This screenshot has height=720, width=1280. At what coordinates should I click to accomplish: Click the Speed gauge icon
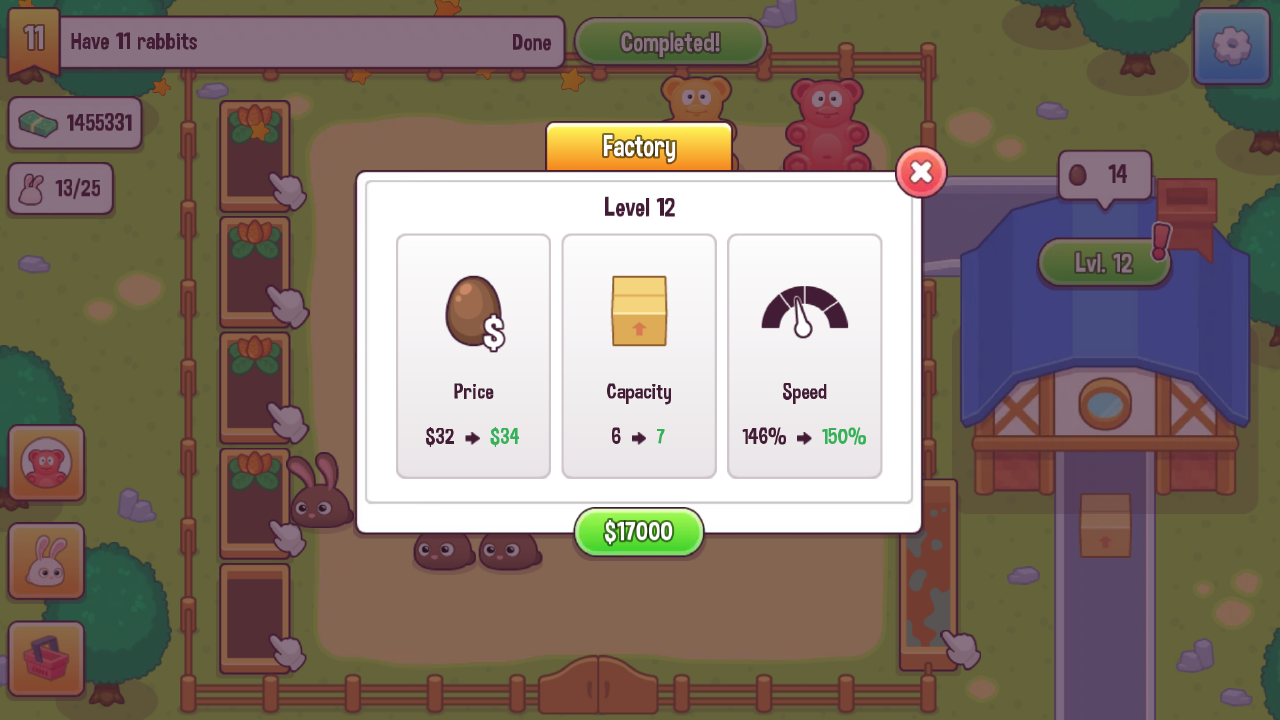click(x=804, y=310)
